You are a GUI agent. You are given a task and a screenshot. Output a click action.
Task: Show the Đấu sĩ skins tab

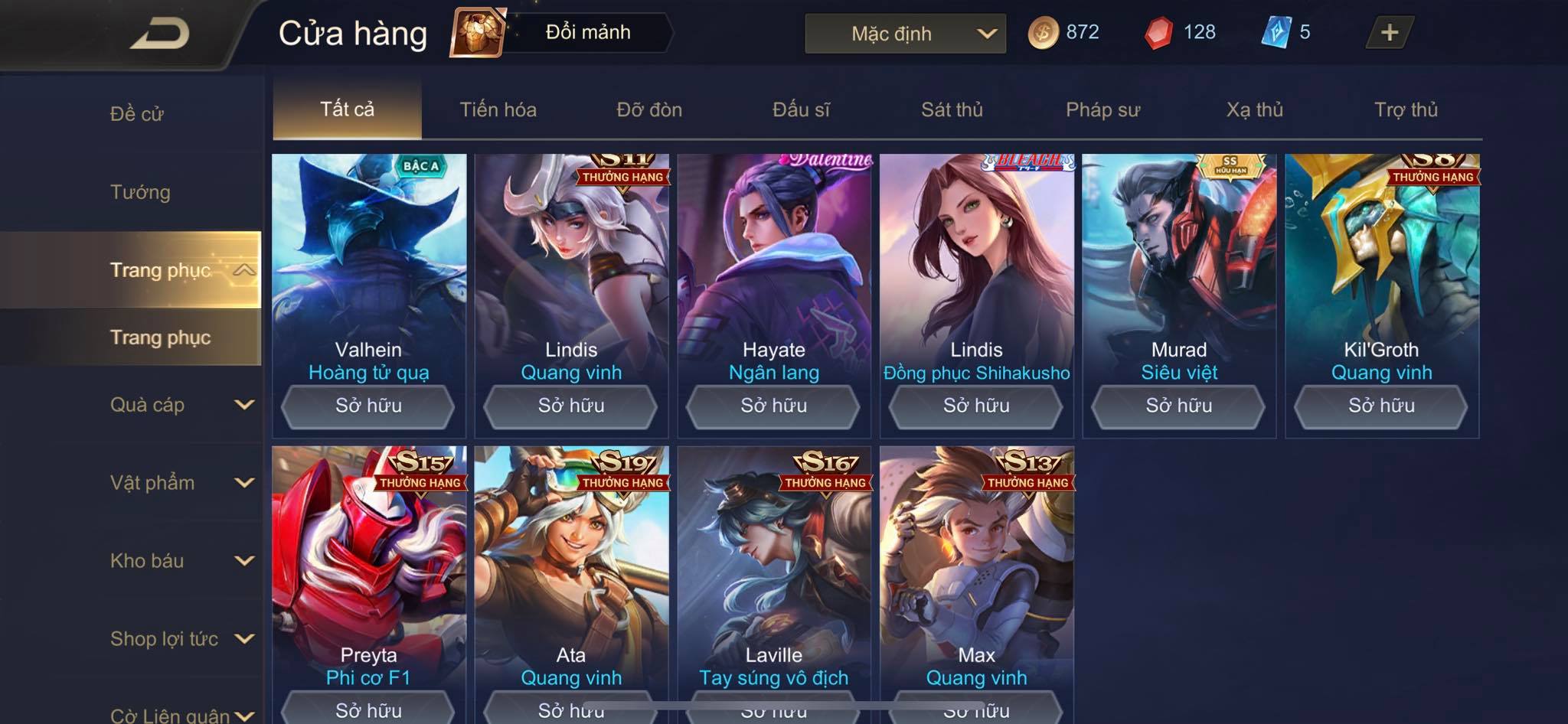pyautogui.click(x=801, y=109)
